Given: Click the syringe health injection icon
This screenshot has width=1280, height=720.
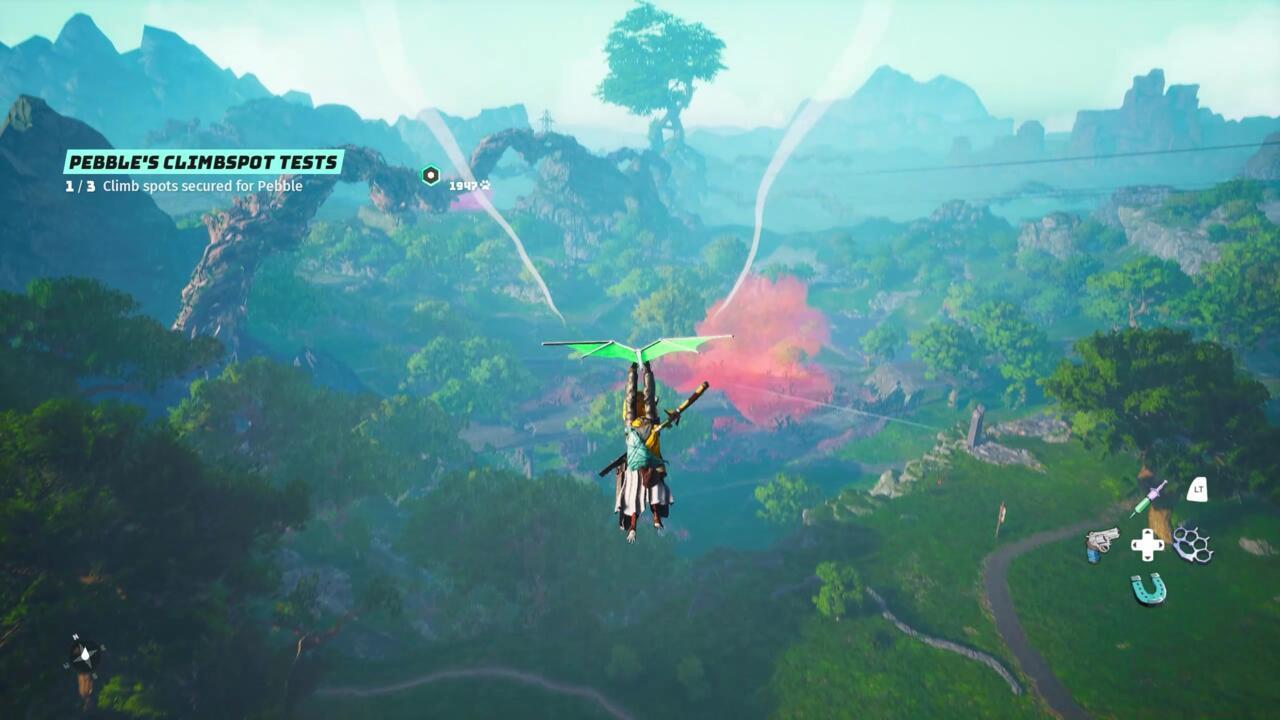Looking at the screenshot, I should click(1146, 498).
